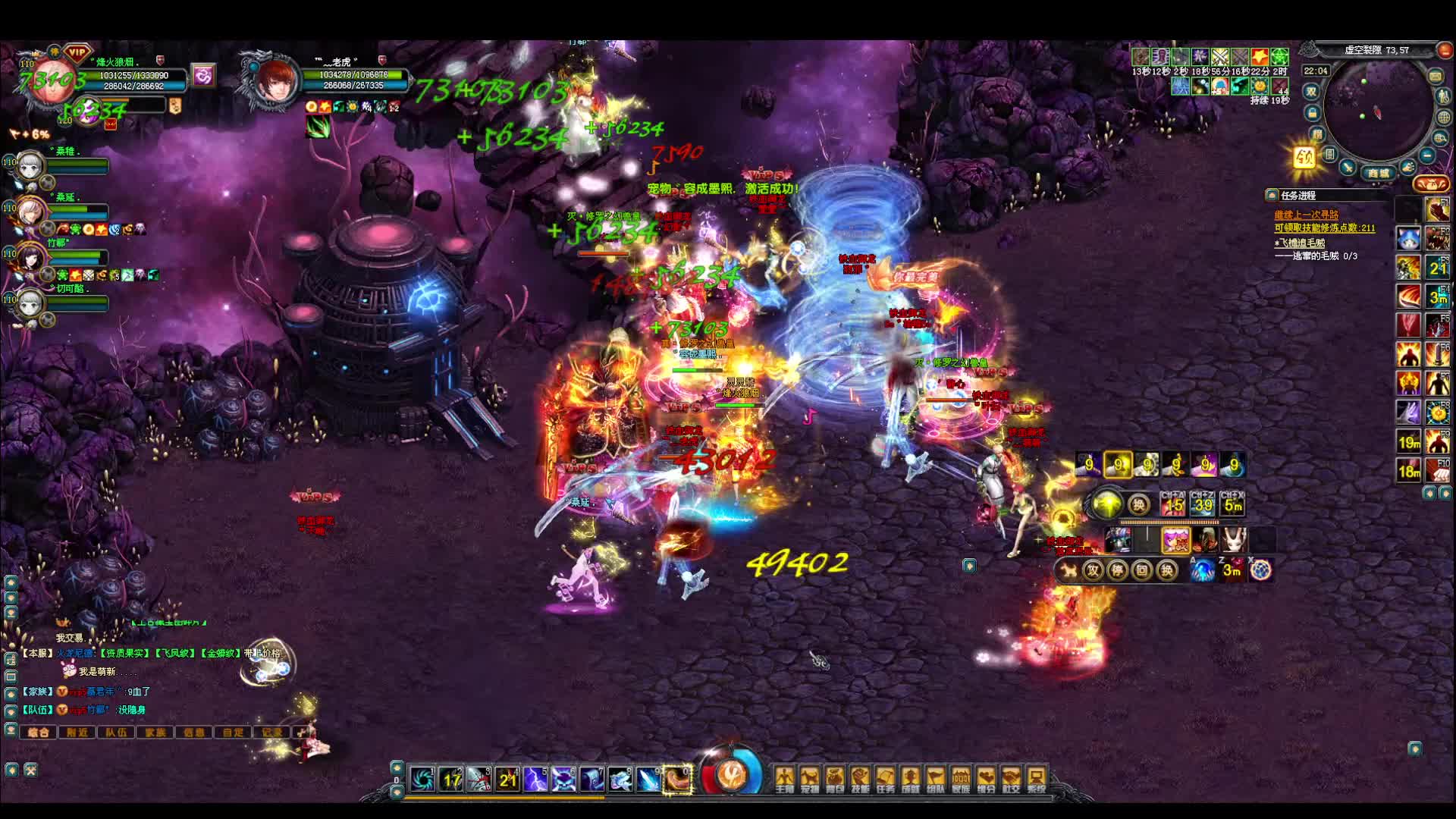Activate the lightning bolt skill in slot 5
Screen dimensions: 1456x819
[535, 779]
